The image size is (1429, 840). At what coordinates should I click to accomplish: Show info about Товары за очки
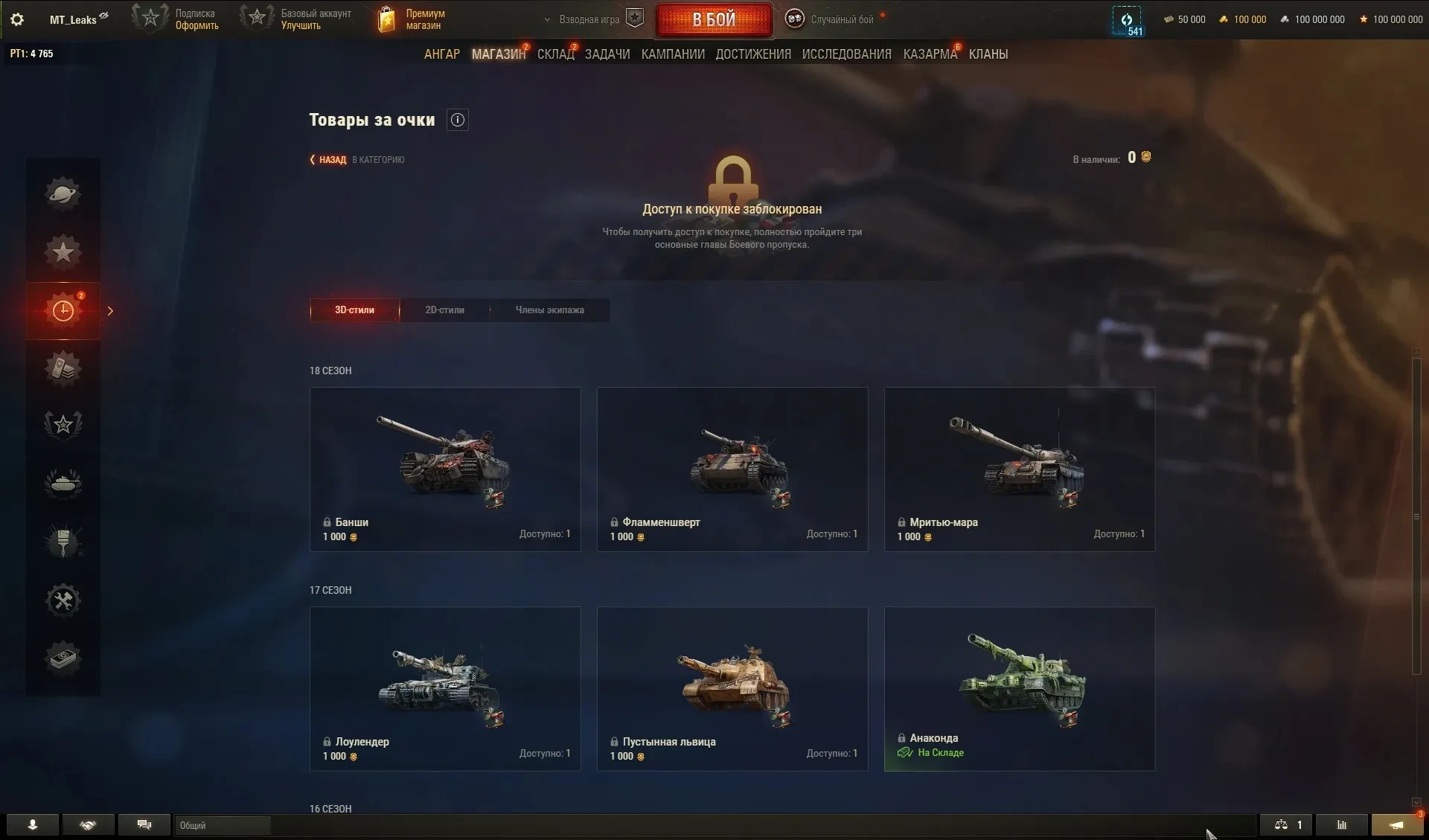458,120
